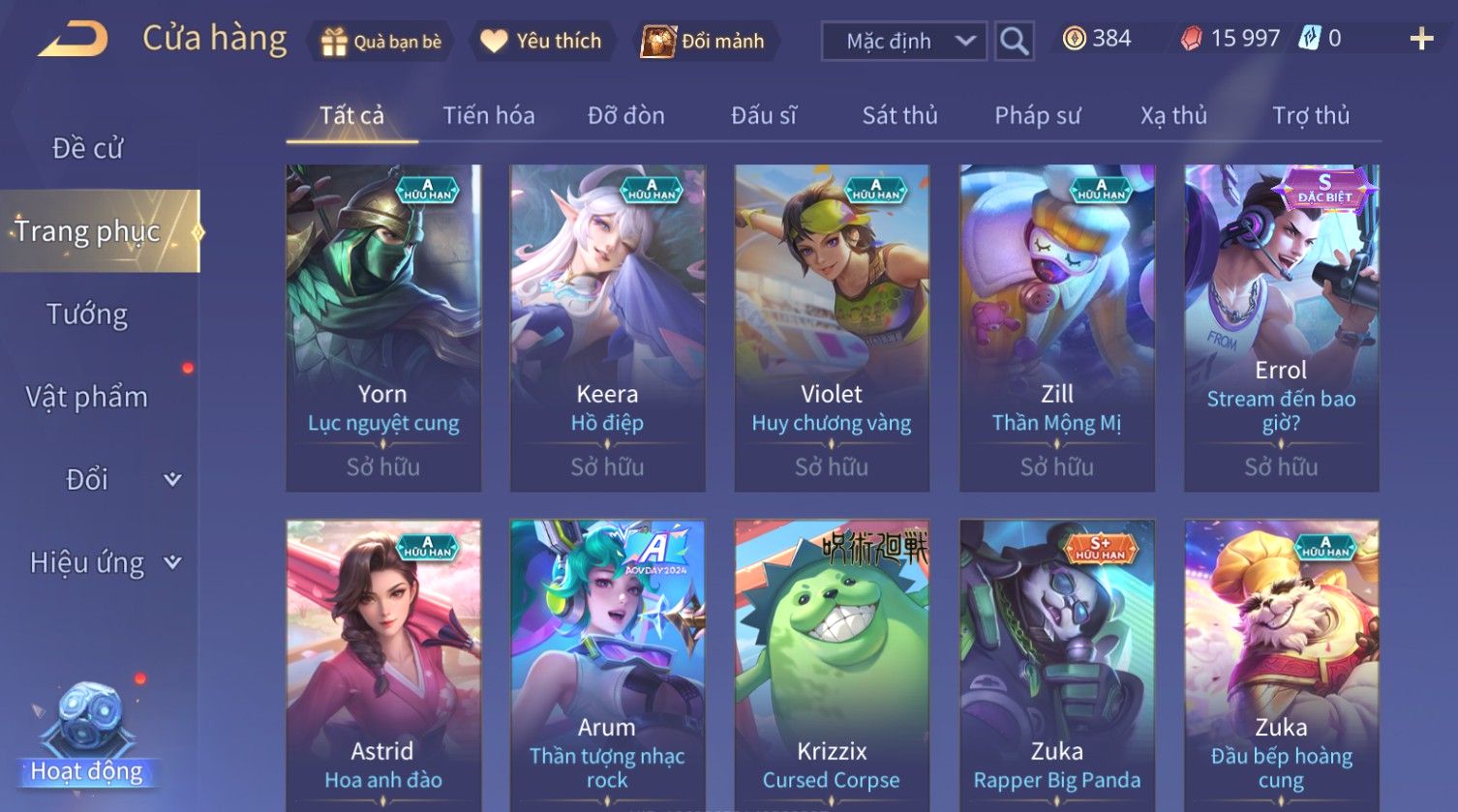This screenshot has height=812, width=1458.
Task: Go back using the return arrow
Action: click(x=74, y=40)
